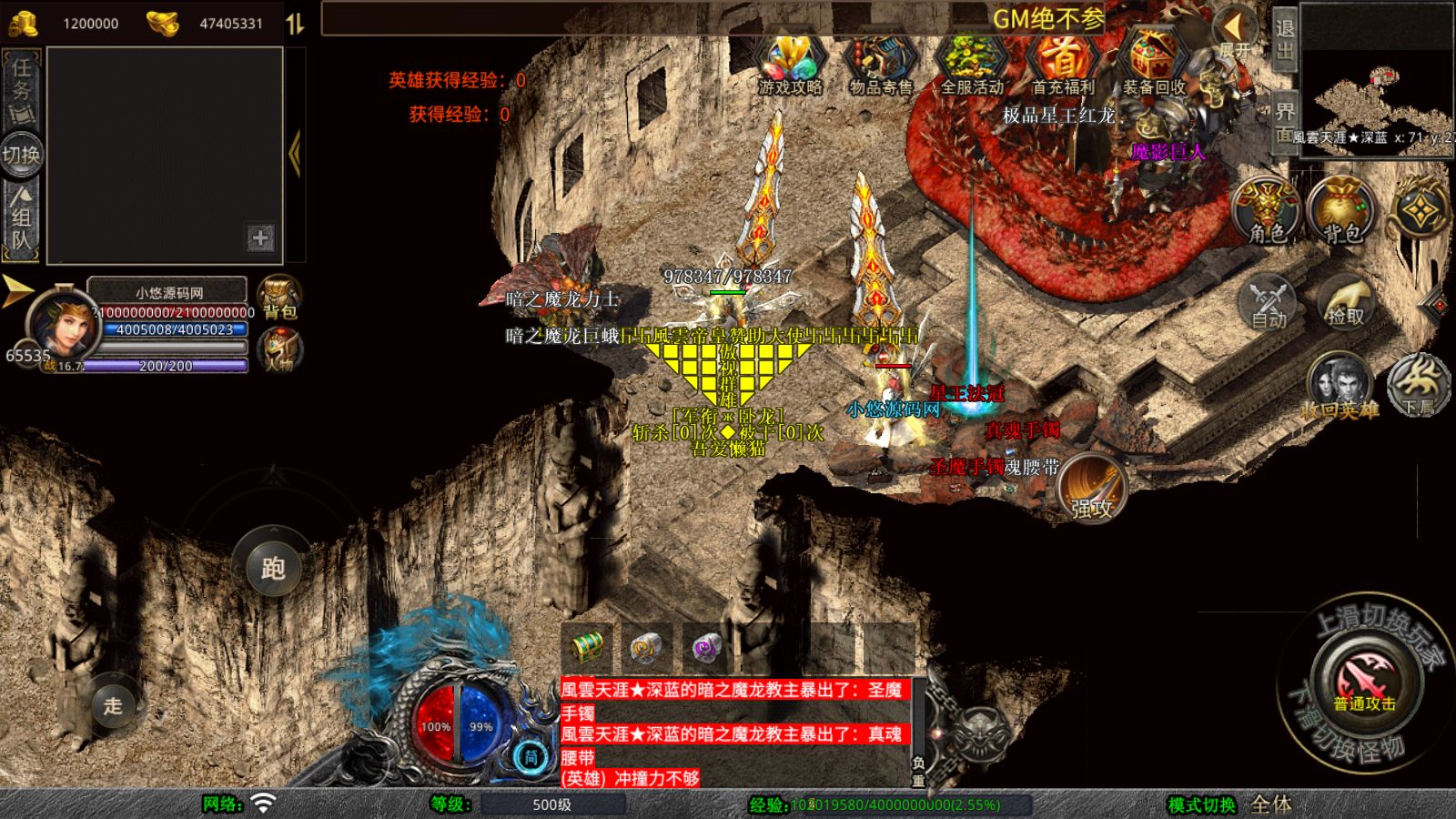Open the 角色 character panel
Viewport: 1456px width, 819px height.
[1266, 211]
